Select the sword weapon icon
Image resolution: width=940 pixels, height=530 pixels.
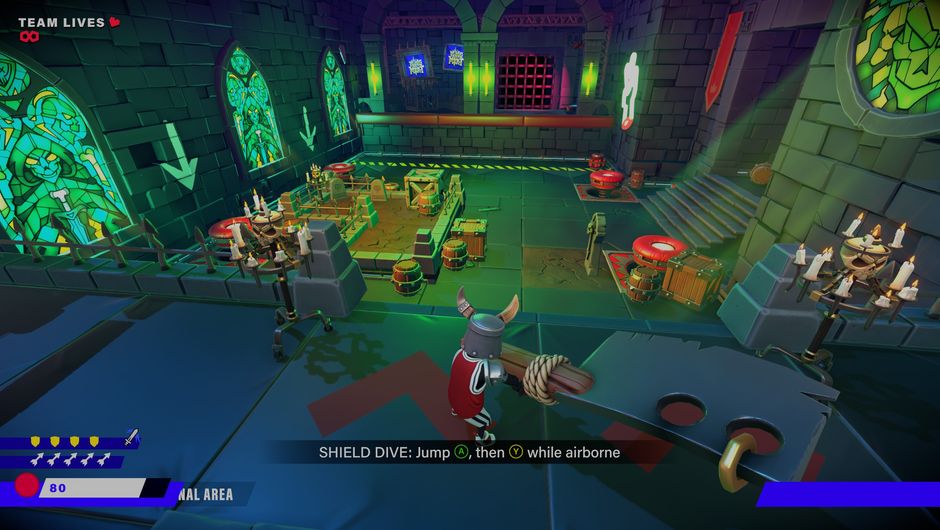coord(131,437)
